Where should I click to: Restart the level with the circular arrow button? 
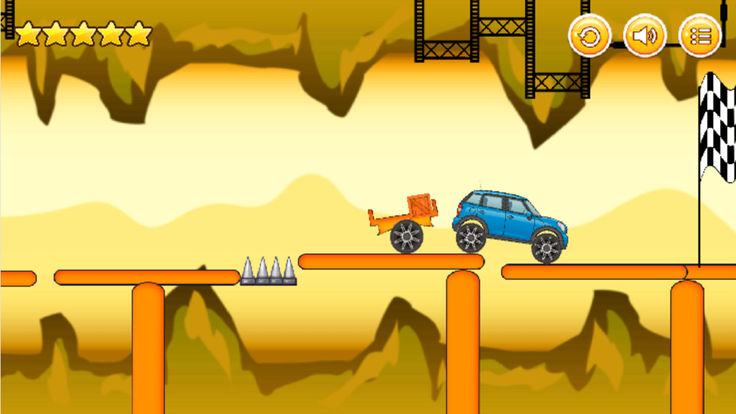(590, 37)
